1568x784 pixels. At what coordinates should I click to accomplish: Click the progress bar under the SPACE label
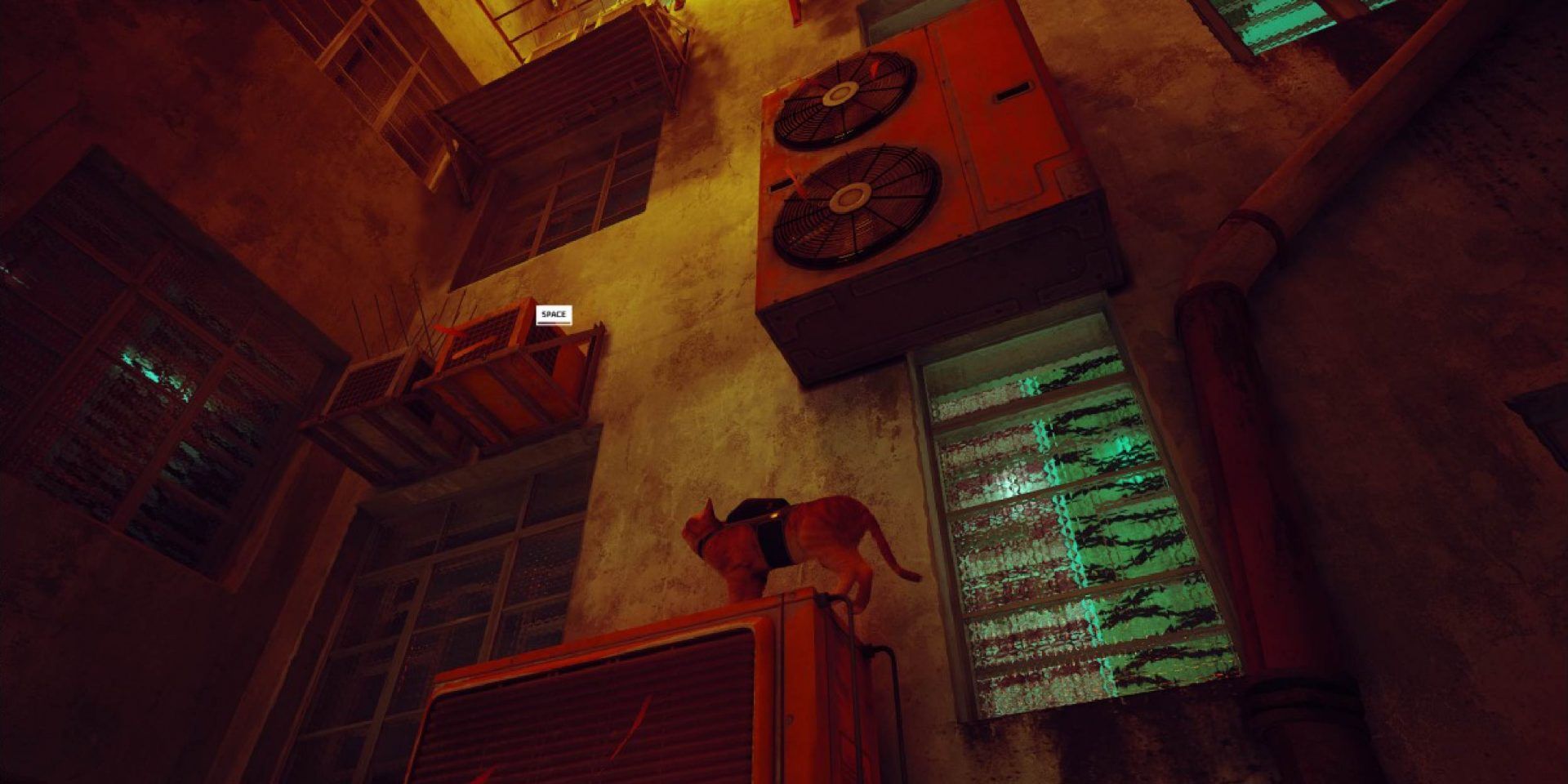554,323
